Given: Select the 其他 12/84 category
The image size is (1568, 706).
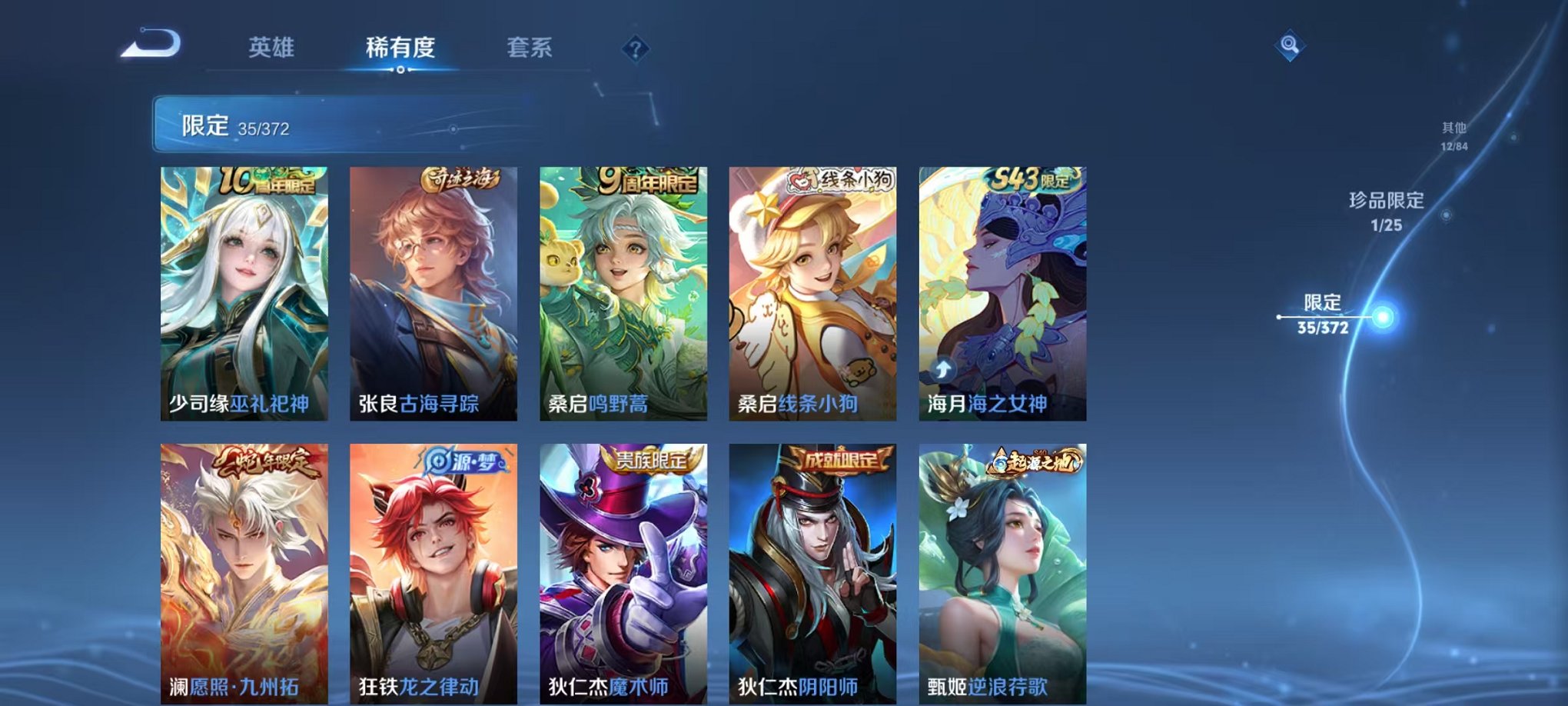Looking at the screenshot, I should click(1453, 137).
